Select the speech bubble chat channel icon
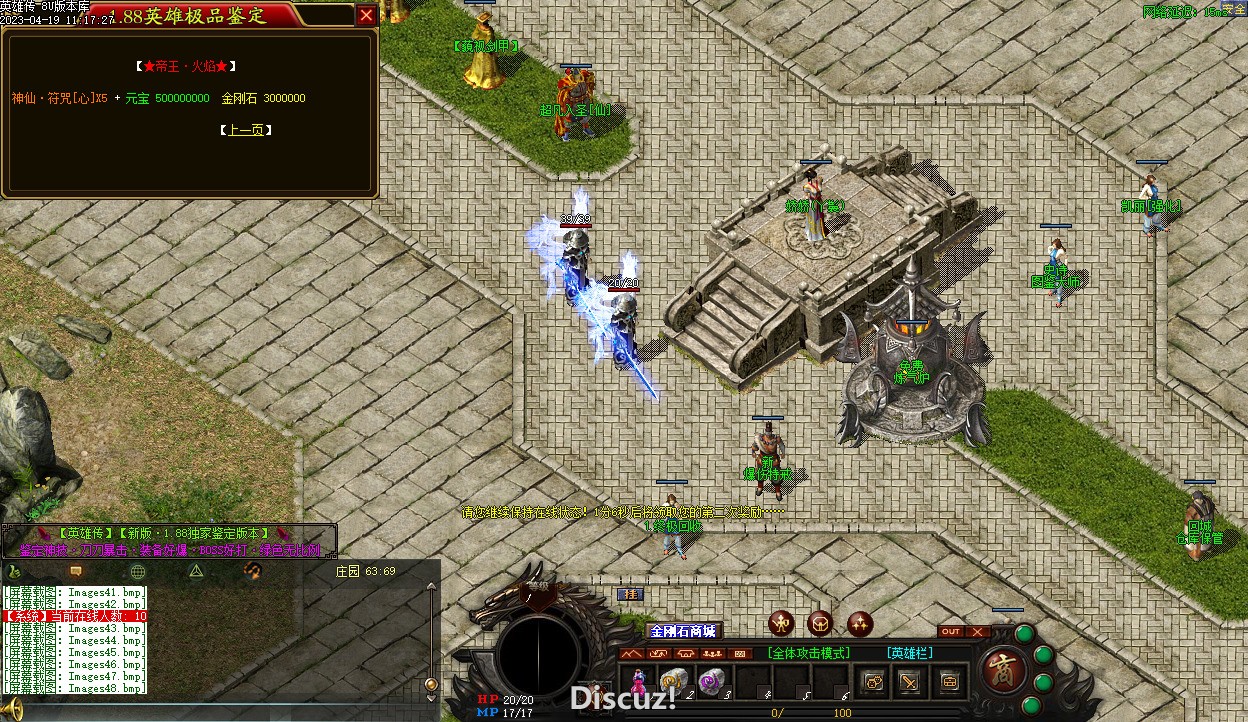Viewport: 1248px width, 722px height. [x=76, y=571]
